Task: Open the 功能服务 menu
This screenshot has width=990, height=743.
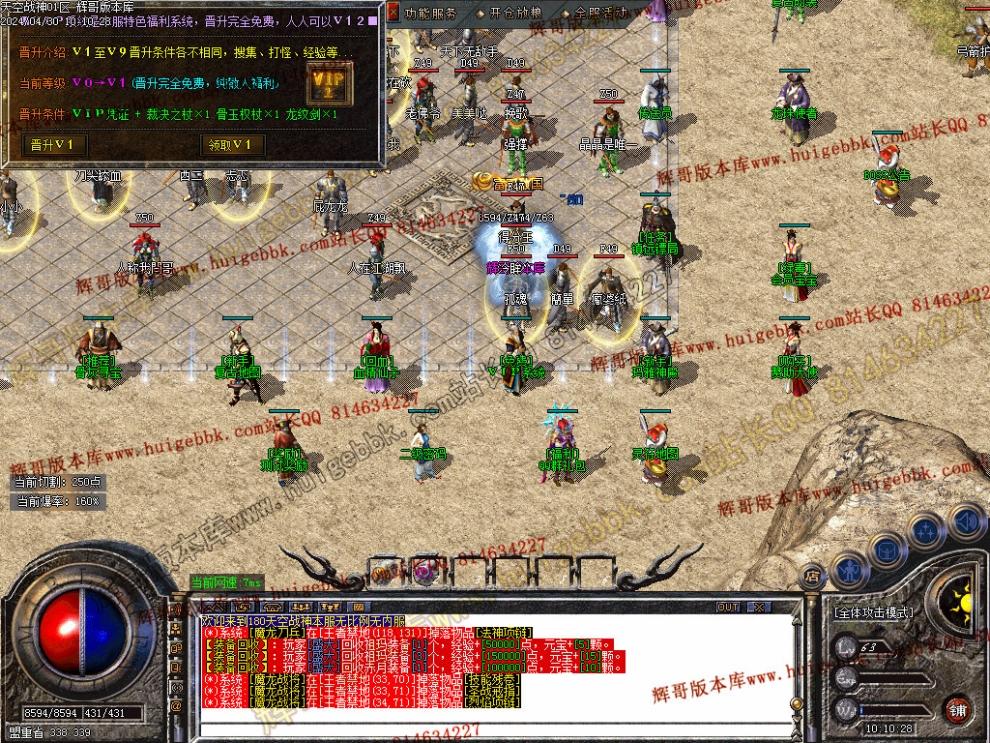Action: point(431,14)
